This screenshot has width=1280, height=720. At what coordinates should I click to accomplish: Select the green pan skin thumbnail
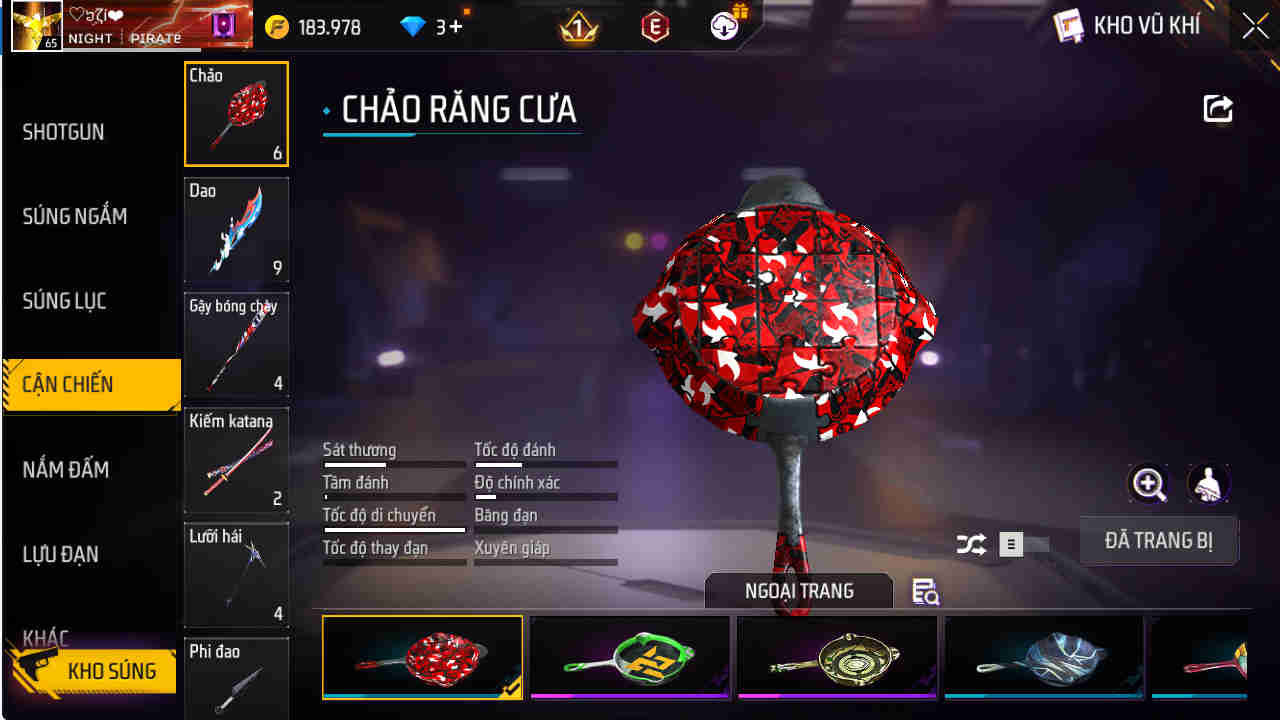click(629, 657)
